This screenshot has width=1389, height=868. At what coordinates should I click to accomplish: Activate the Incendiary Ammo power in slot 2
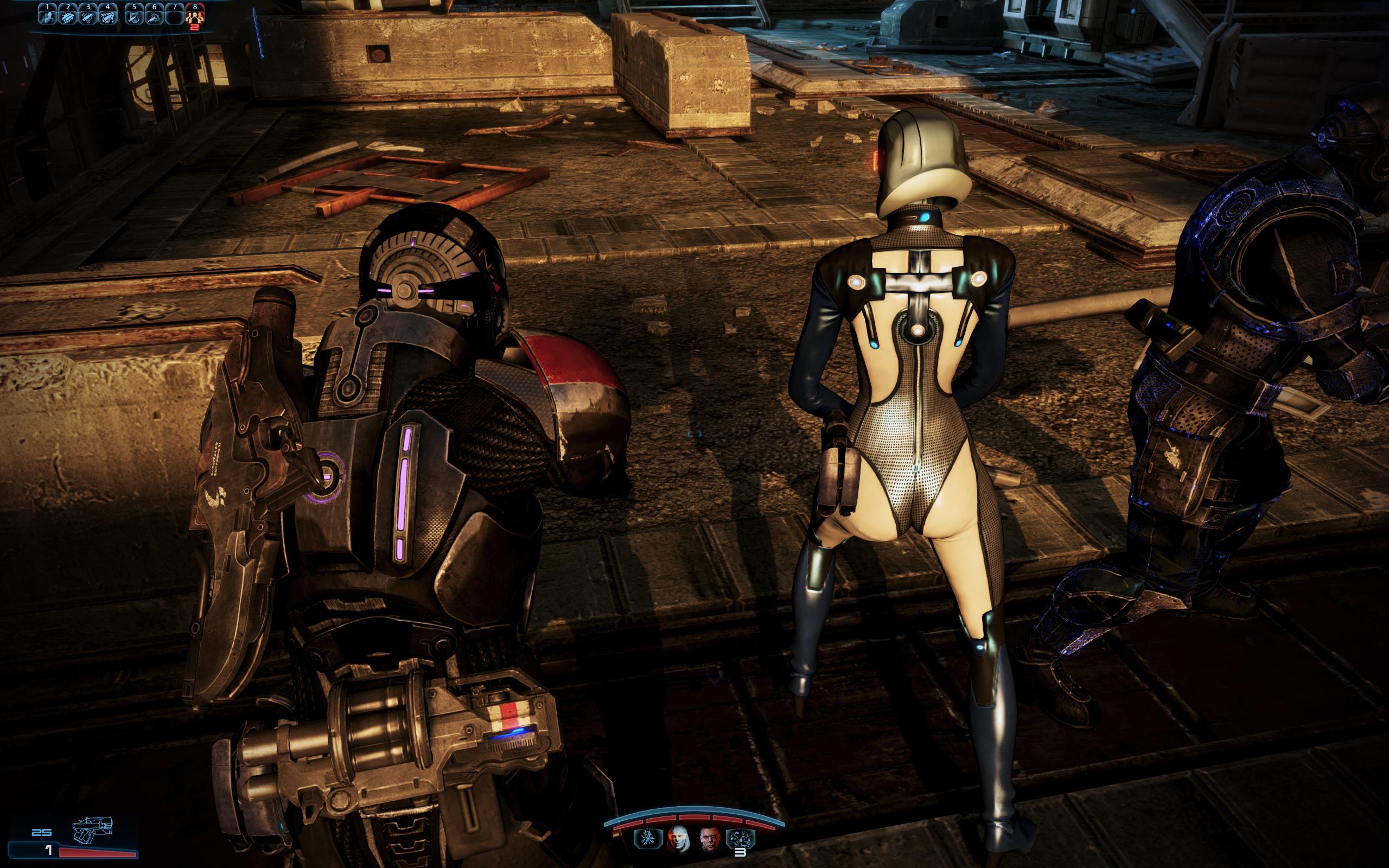pyautogui.click(x=68, y=16)
